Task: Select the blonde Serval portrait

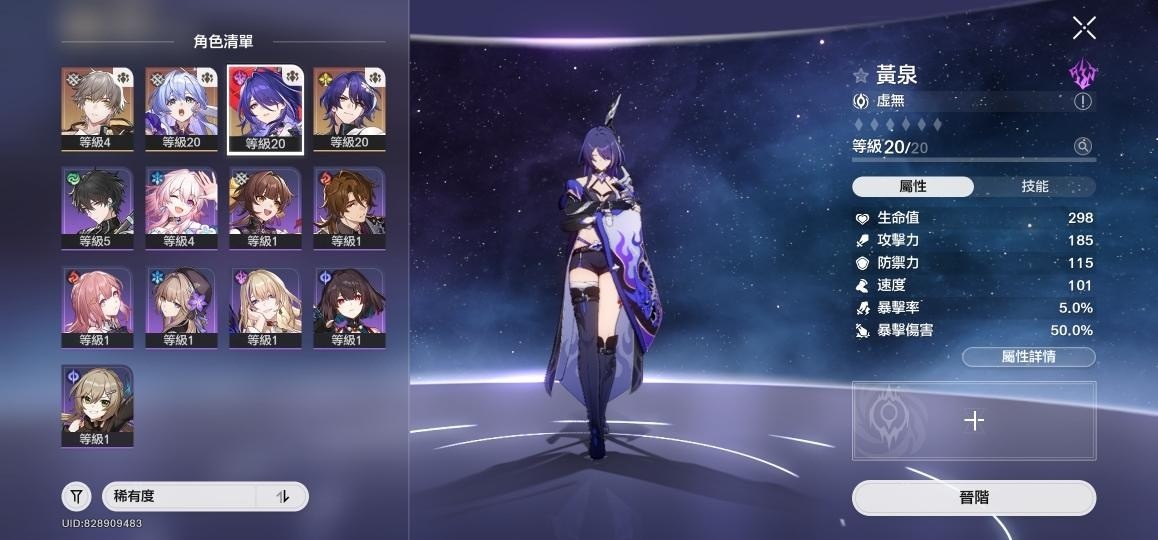Action: (x=265, y=306)
